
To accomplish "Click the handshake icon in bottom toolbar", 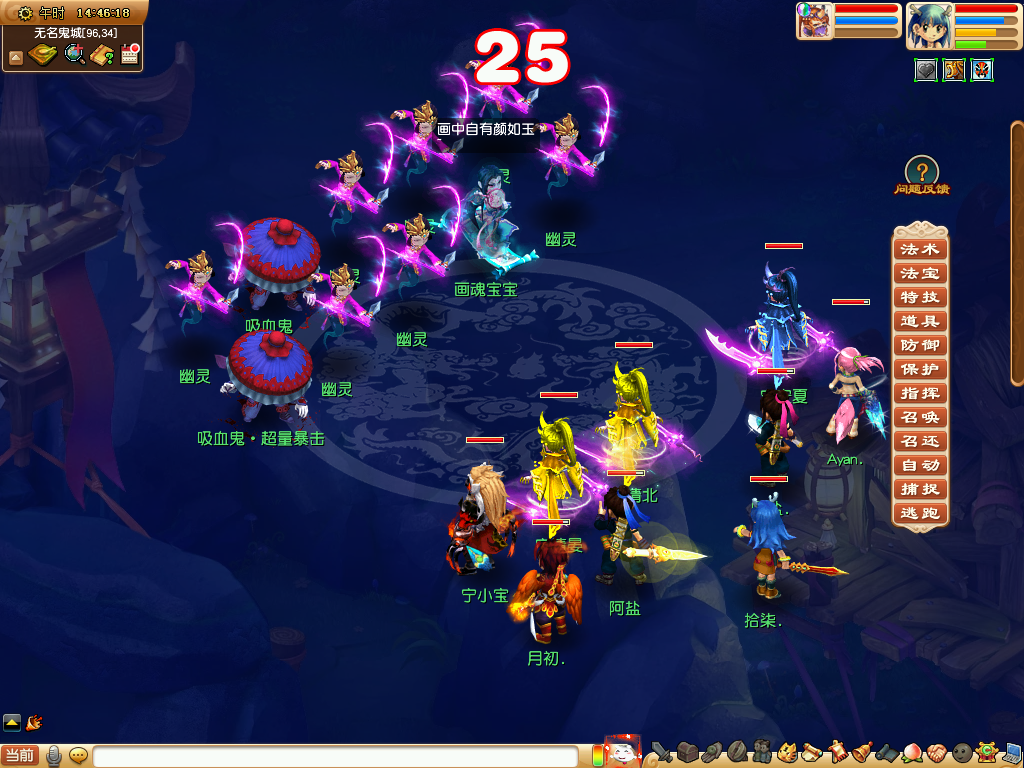I will click(936, 753).
